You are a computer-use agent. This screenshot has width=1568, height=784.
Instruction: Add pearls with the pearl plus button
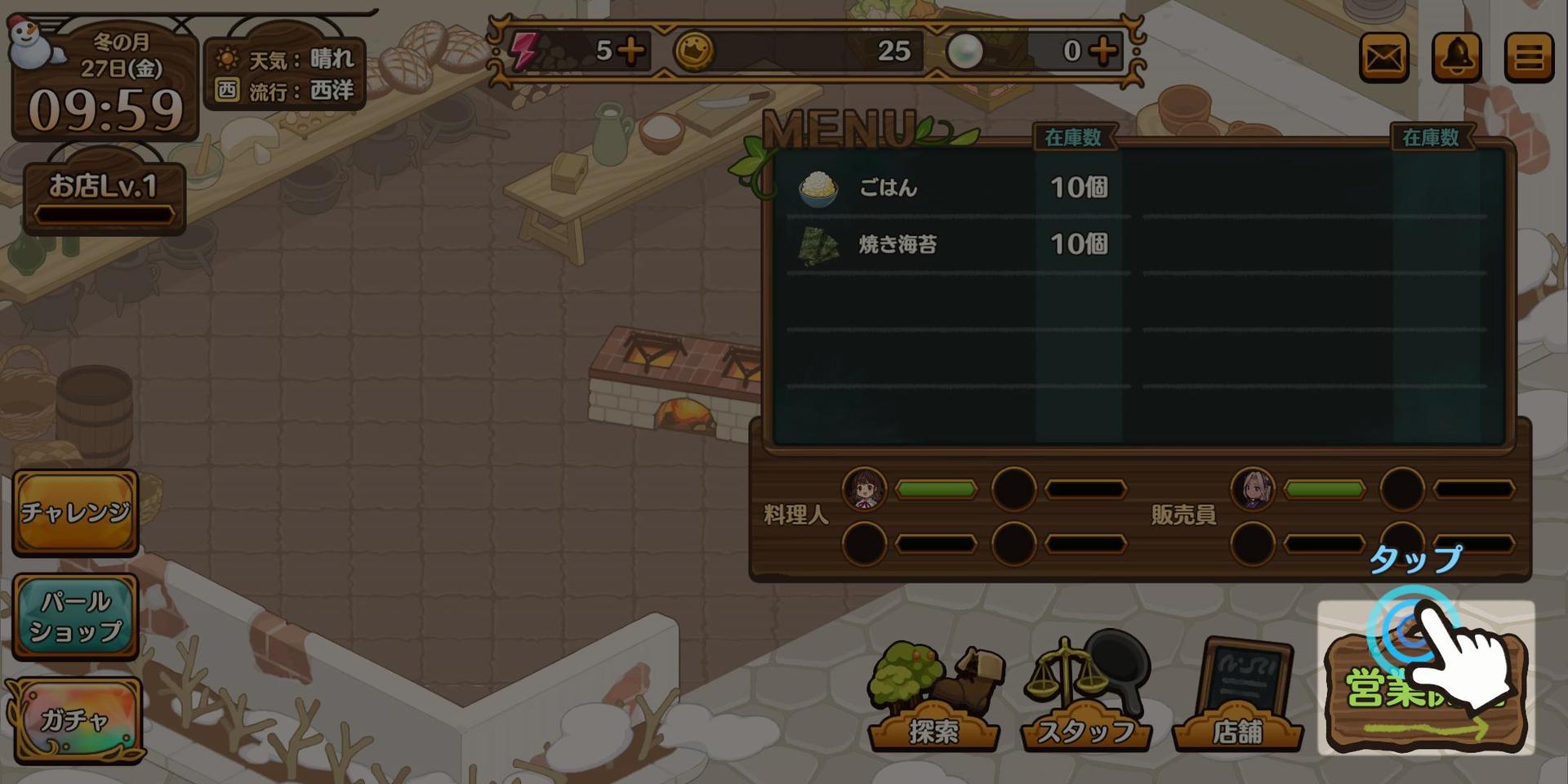point(1103,51)
